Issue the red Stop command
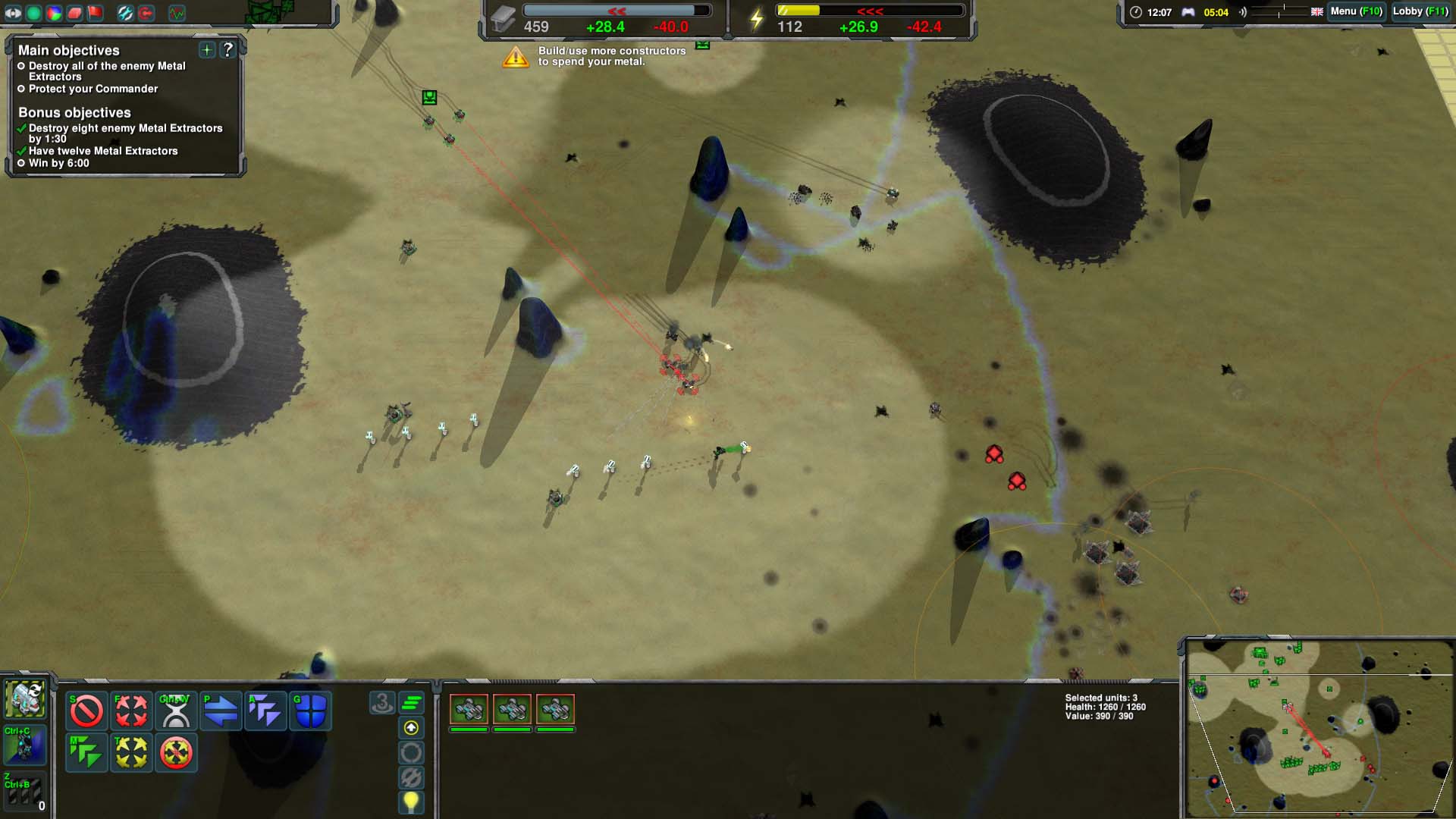 tap(86, 711)
